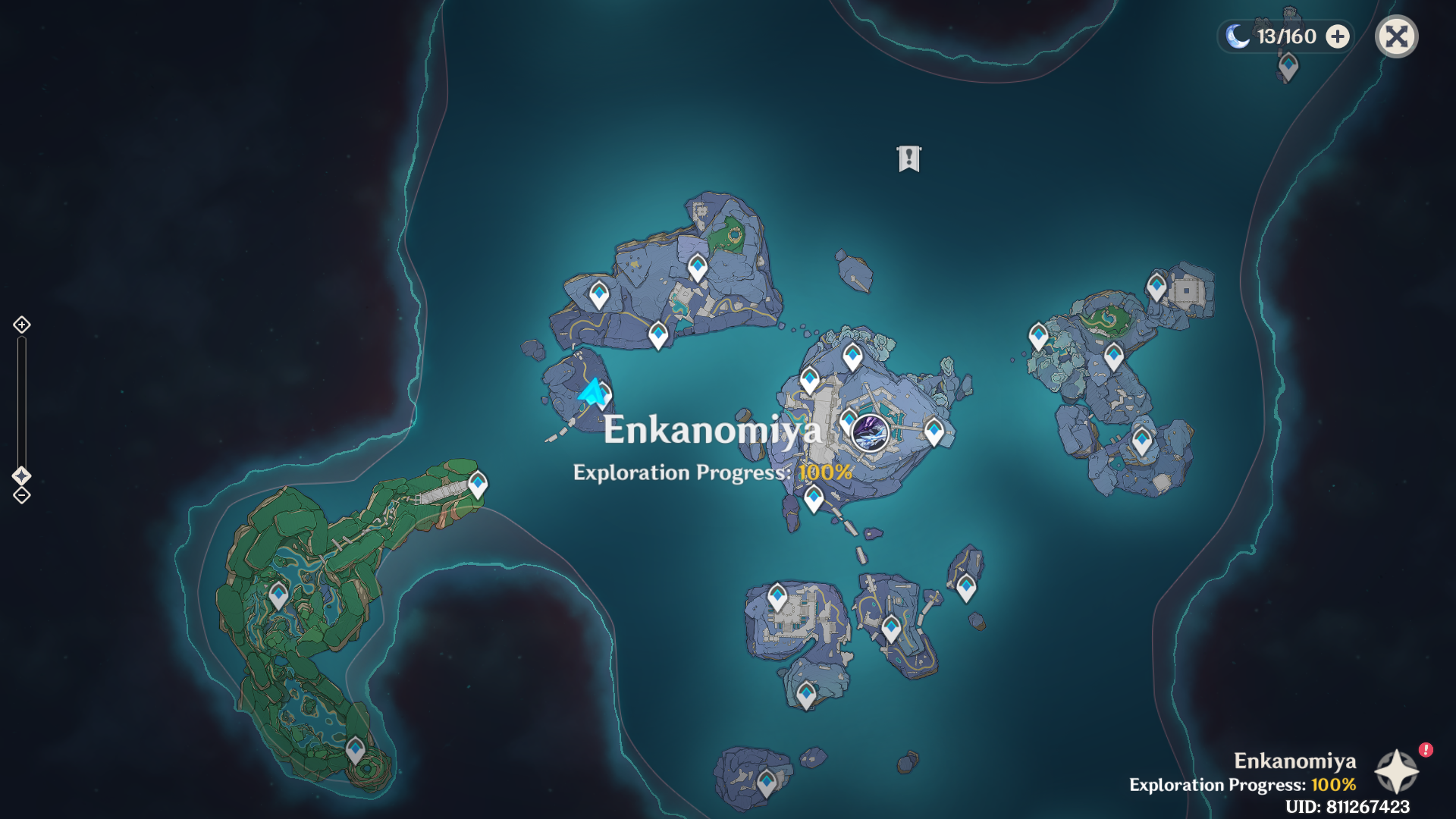Screen dimensions: 1456x819
Task: Zoom in with the plus diamond control
Action: pyautogui.click(x=20, y=325)
